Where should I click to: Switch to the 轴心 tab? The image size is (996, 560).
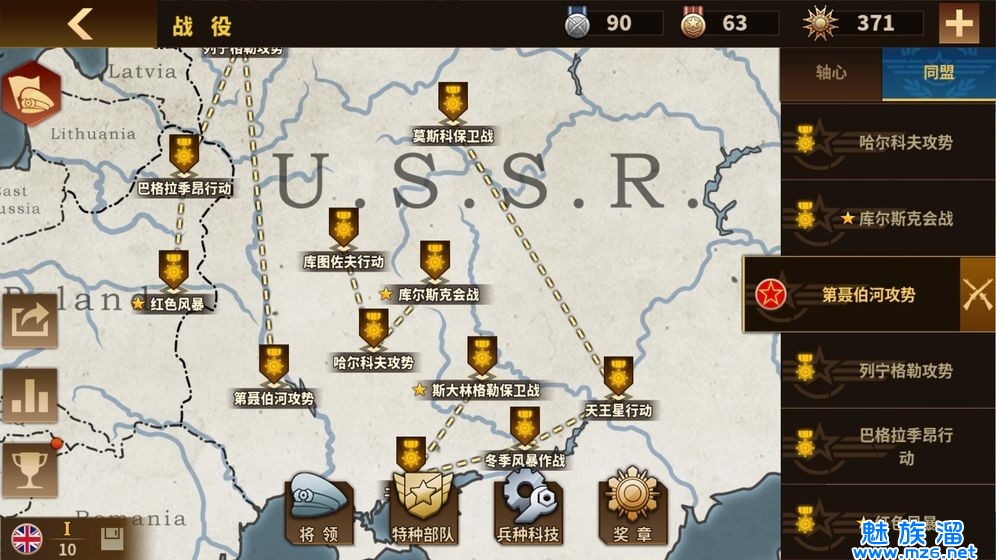[x=830, y=72]
